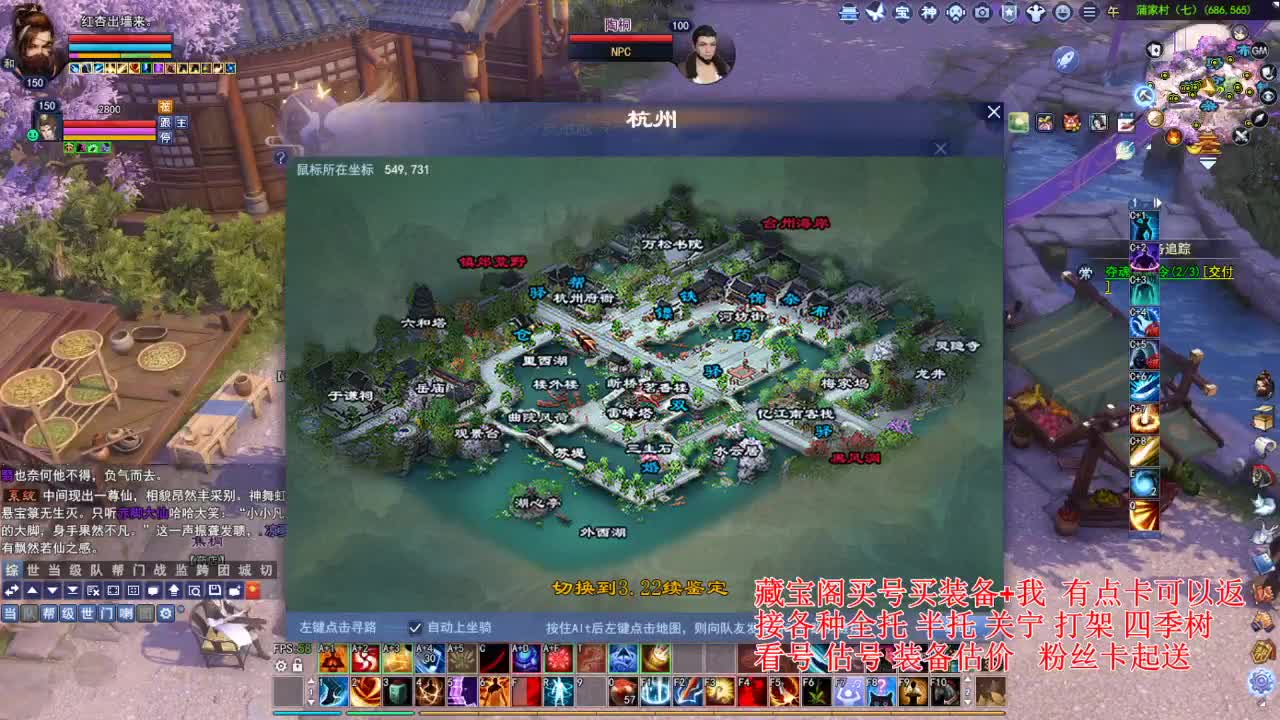1280x720 pixels.
Task: Collapse the quest tracker using the 常 tab
Action: click(x=1087, y=271)
